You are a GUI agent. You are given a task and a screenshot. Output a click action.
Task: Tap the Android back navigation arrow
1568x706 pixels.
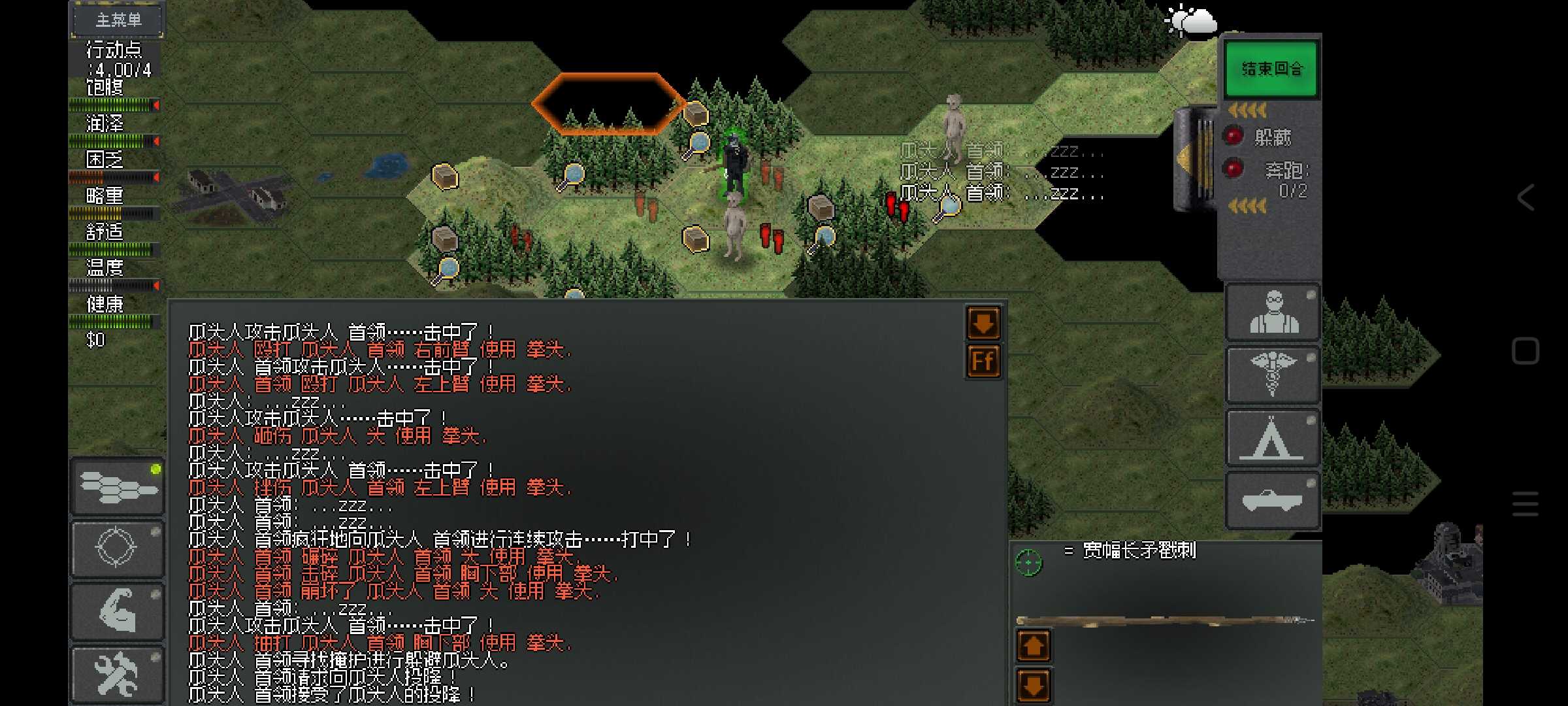click(1526, 197)
